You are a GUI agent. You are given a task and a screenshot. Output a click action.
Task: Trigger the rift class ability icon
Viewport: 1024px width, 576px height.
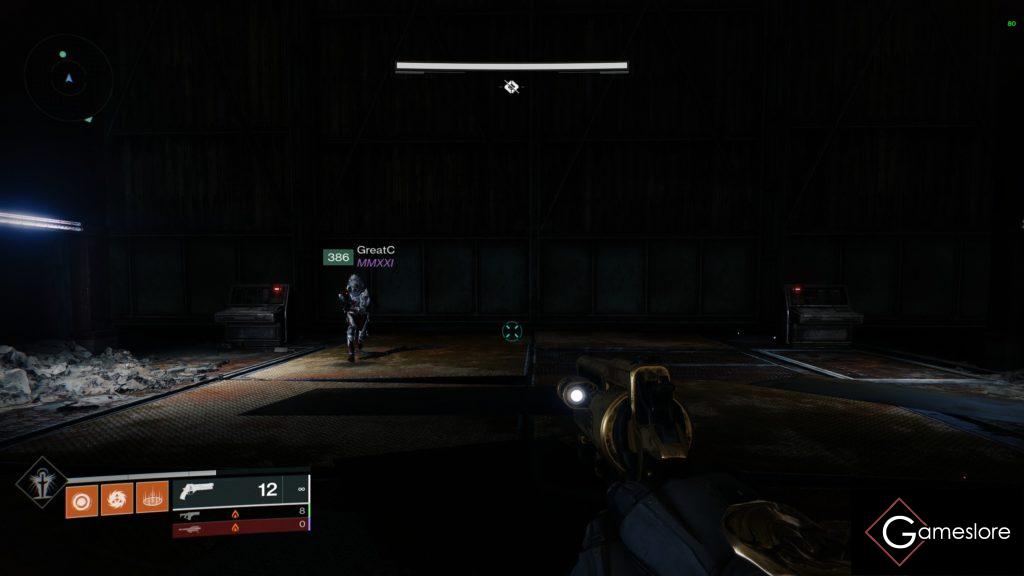pos(152,497)
